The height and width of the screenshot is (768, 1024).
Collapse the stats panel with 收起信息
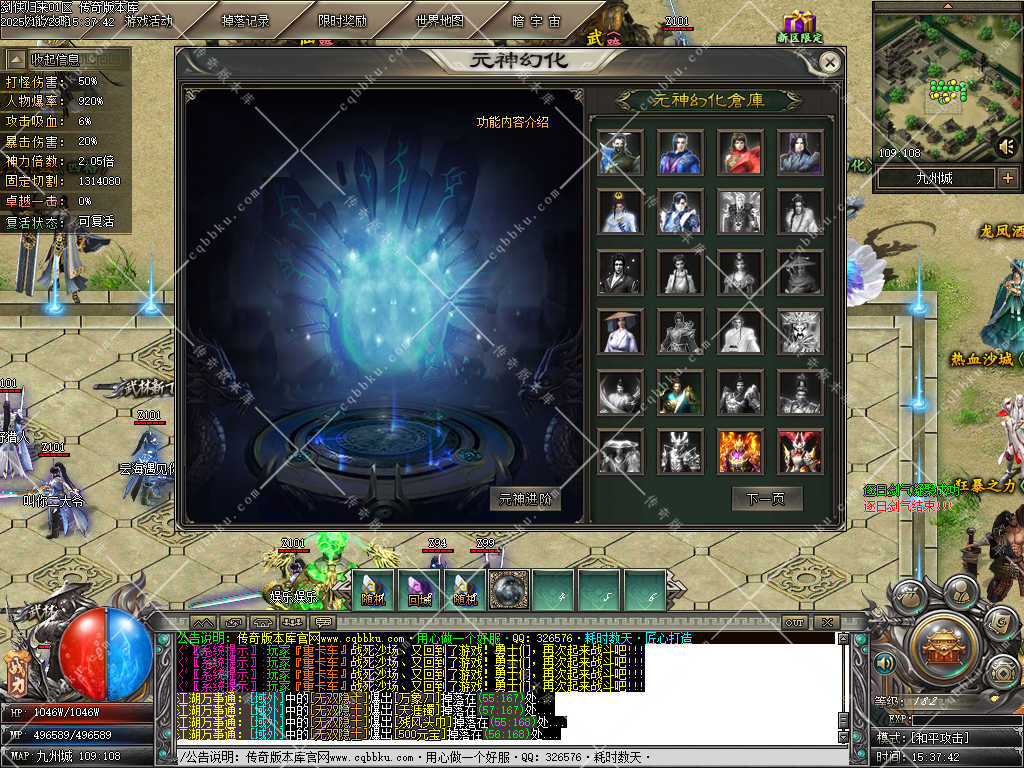[x=55, y=59]
